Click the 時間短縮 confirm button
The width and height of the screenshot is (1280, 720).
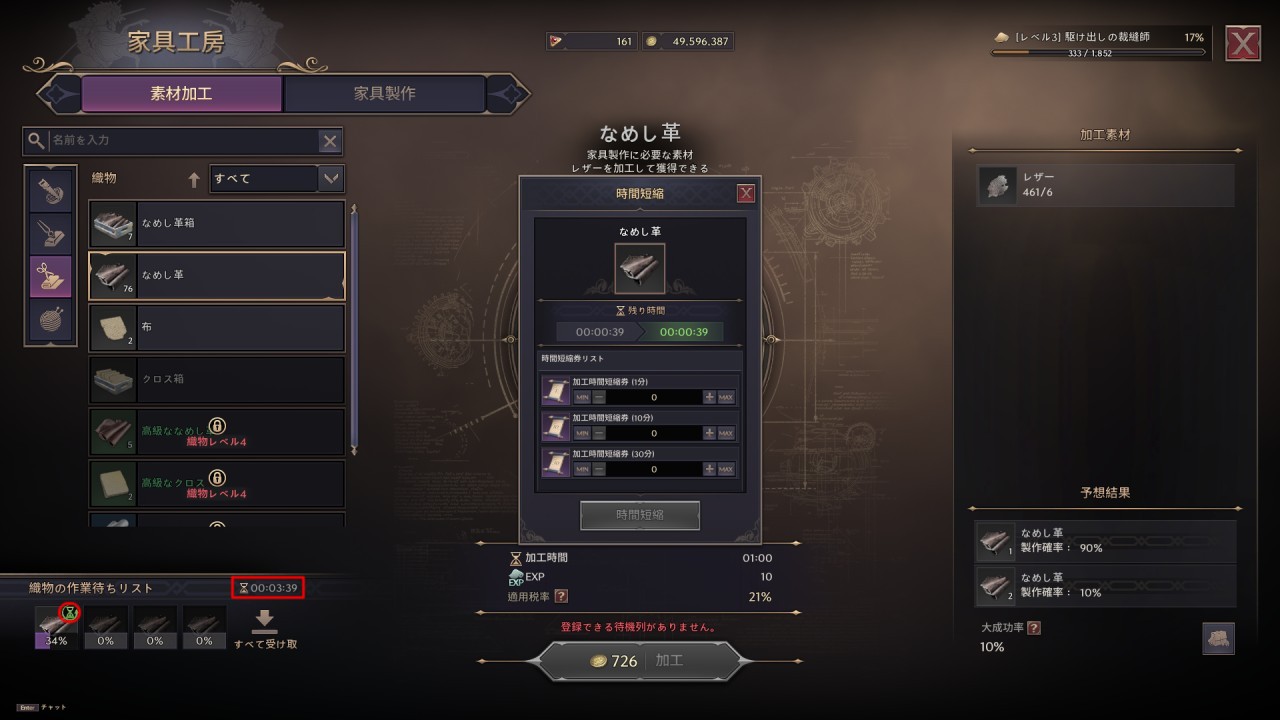click(x=640, y=515)
